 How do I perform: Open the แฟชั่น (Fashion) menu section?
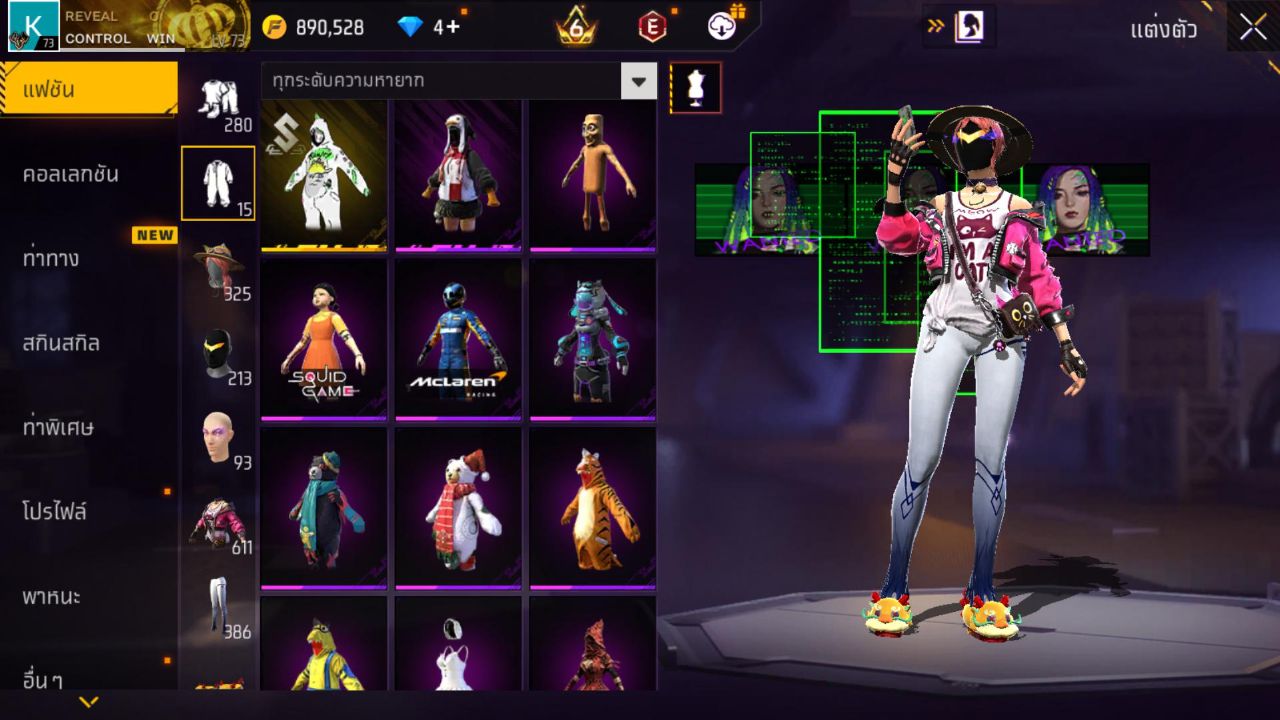[88, 90]
